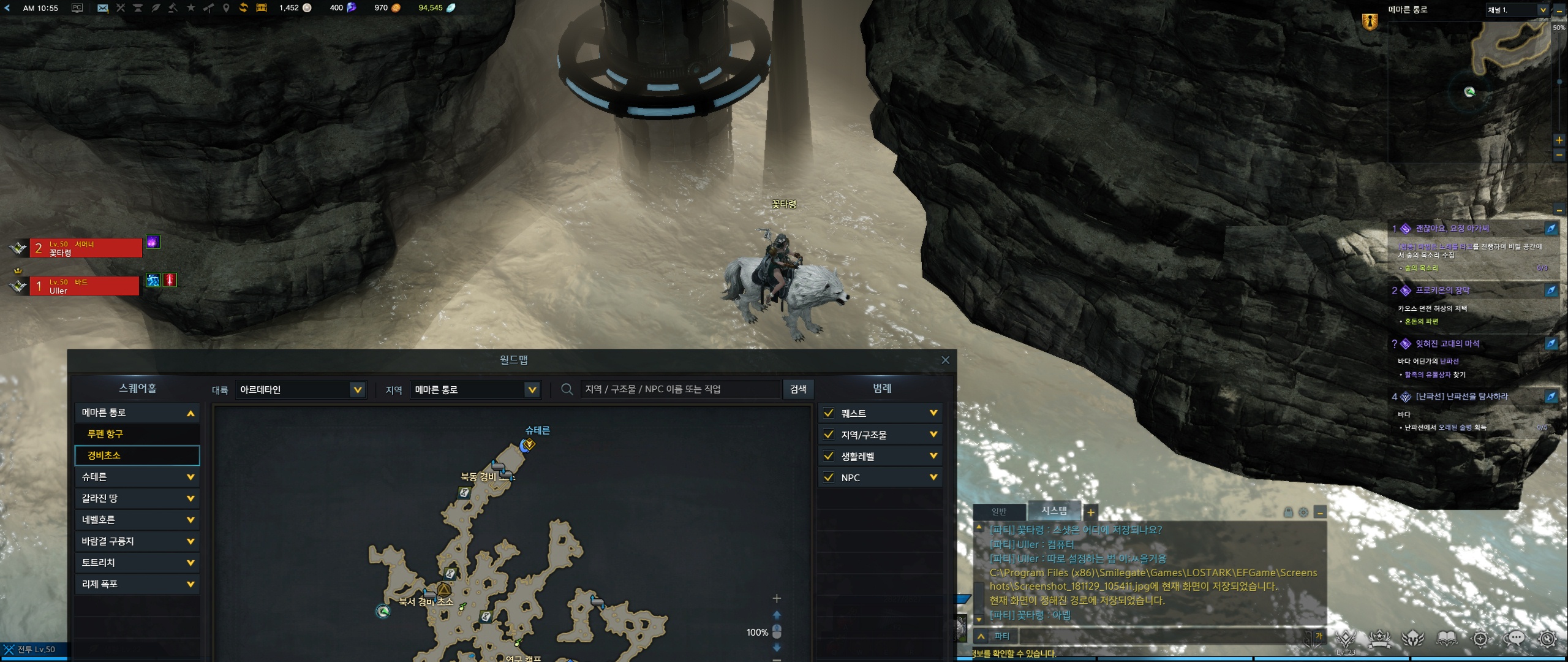Expand the 리제 폭포 region entry
The height and width of the screenshot is (662, 1568).
coord(136,584)
